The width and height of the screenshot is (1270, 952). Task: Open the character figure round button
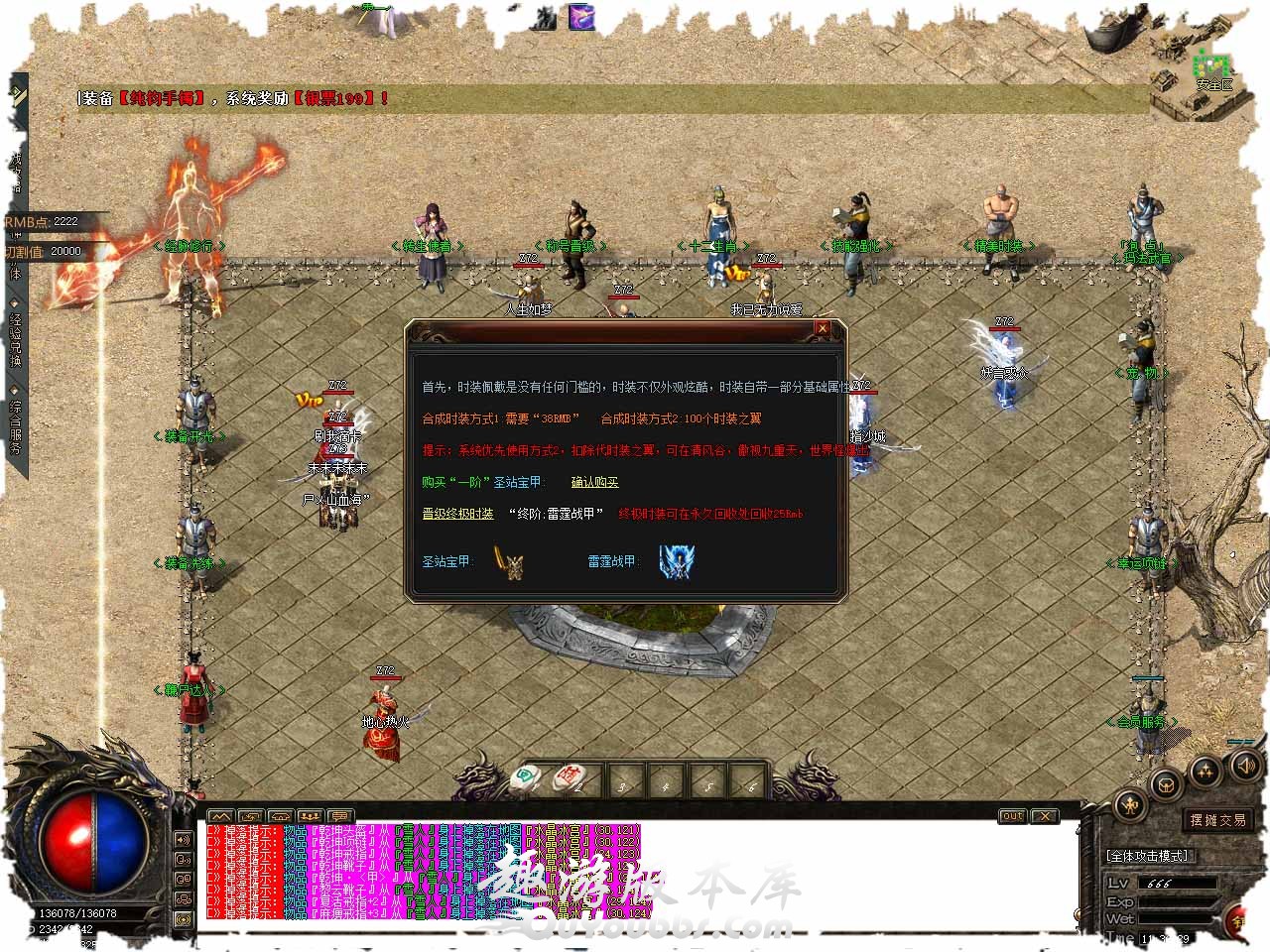click(x=1130, y=805)
